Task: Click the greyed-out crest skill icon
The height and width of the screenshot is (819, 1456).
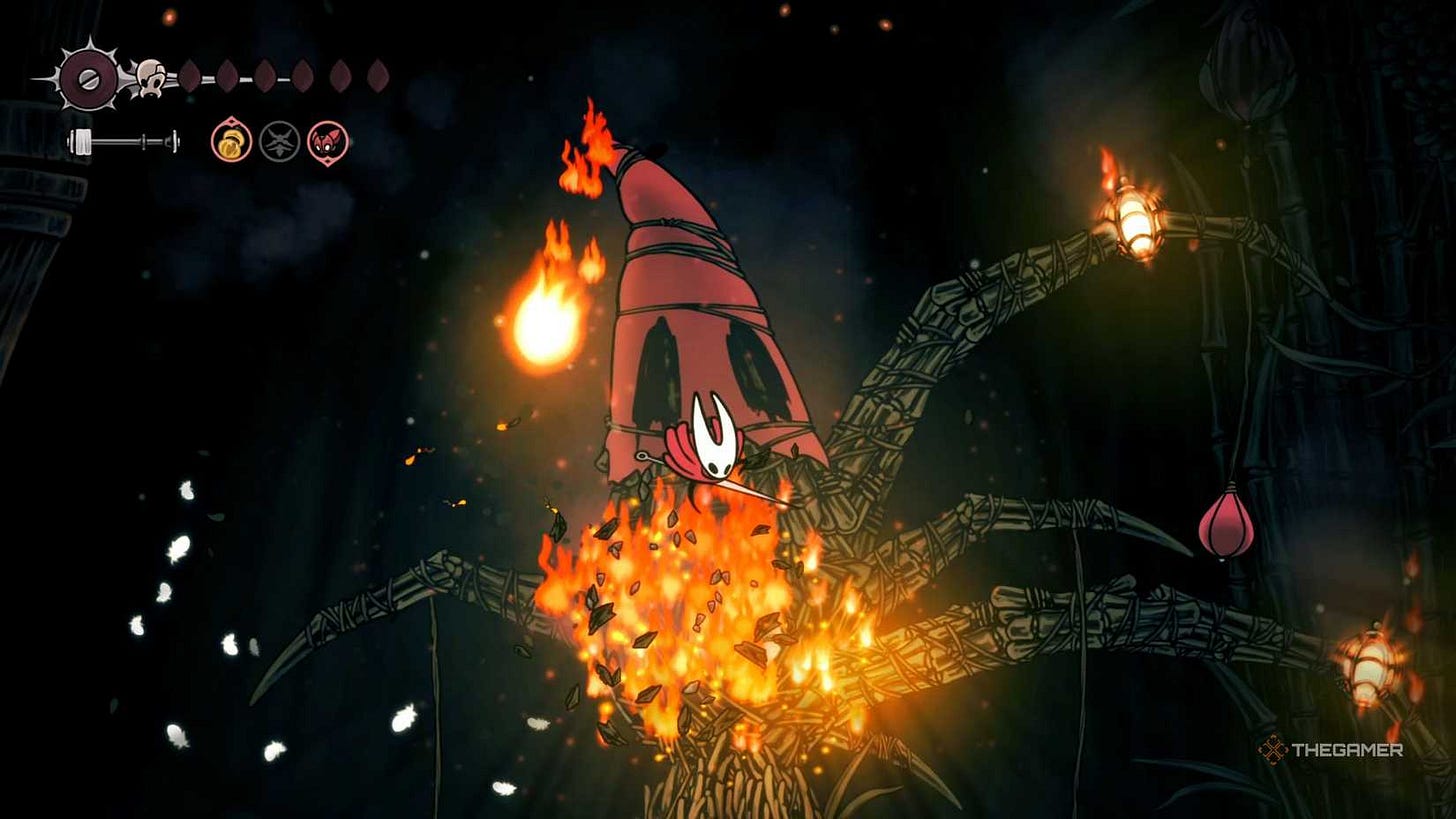Action: (x=280, y=140)
